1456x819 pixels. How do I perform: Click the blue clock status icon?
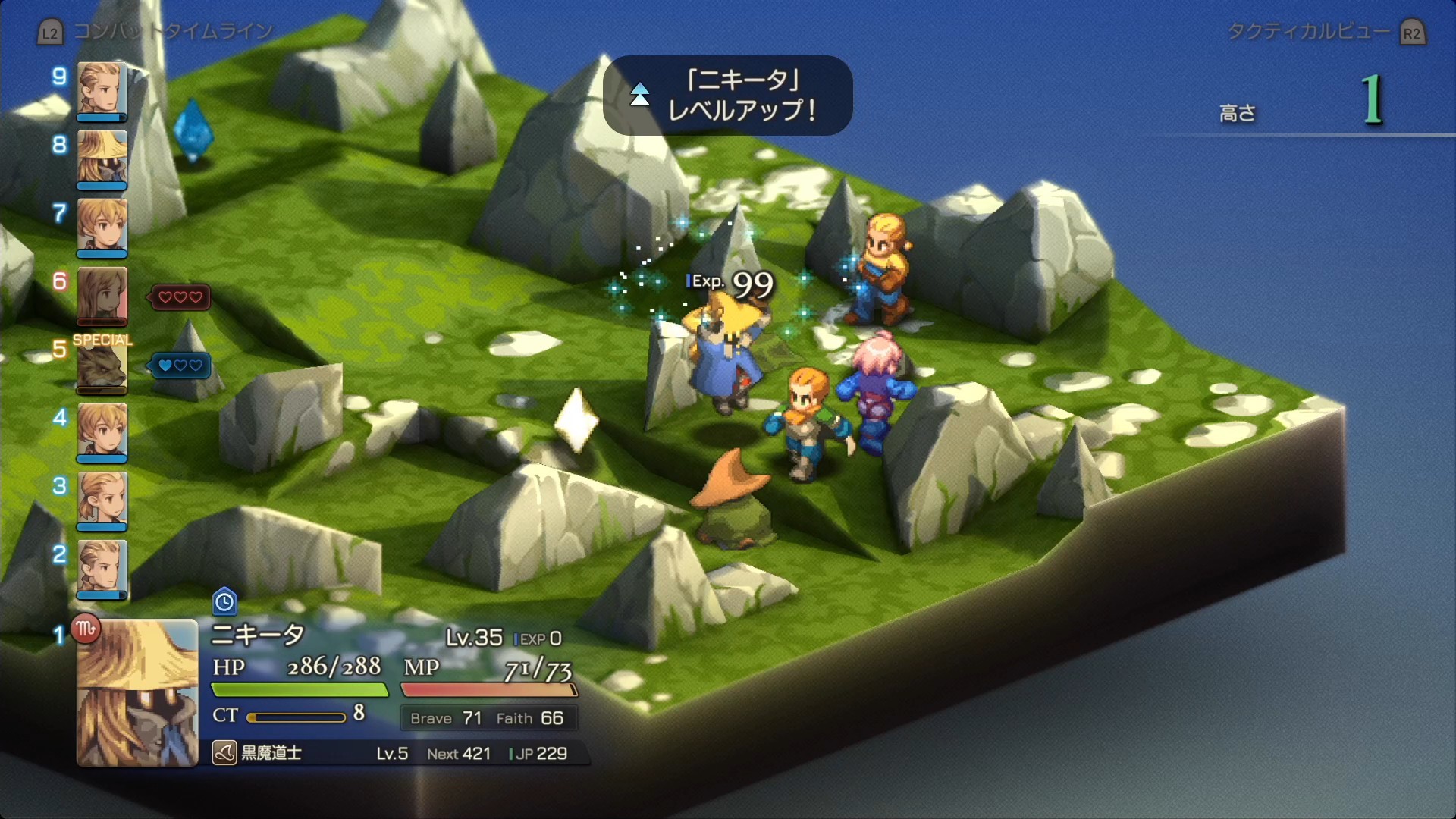click(224, 602)
